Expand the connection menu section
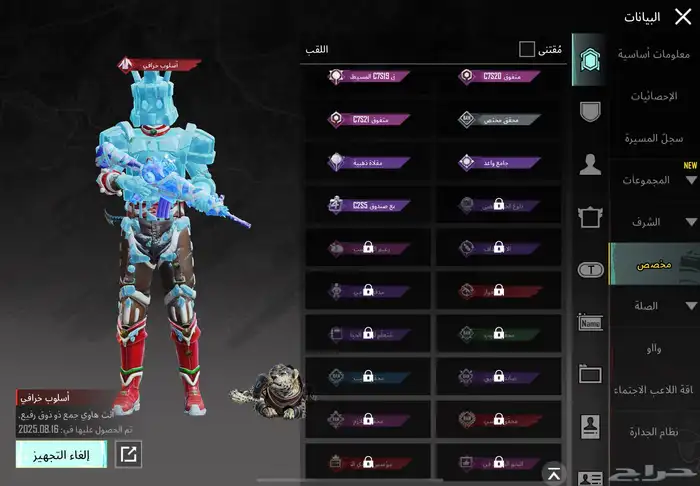Viewport: 700px width, 486px height. point(655,306)
